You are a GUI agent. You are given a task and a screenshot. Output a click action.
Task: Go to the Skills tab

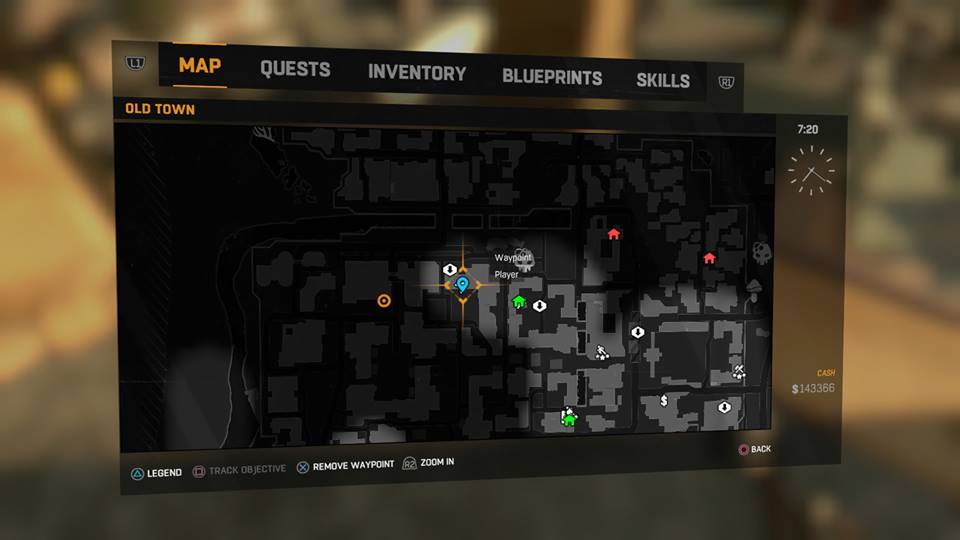pyautogui.click(x=663, y=80)
